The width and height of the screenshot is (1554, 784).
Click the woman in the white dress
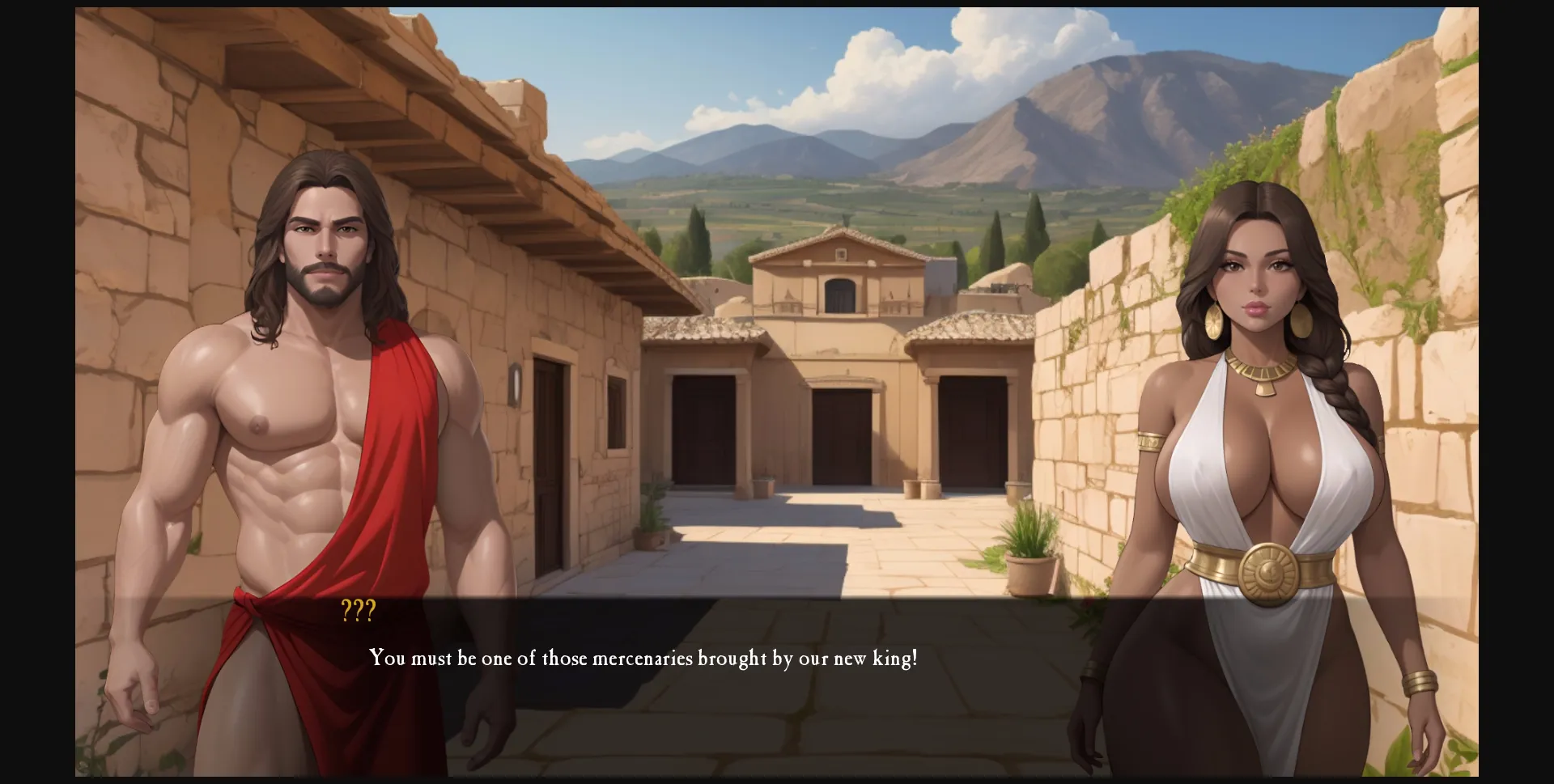click(1263, 485)
